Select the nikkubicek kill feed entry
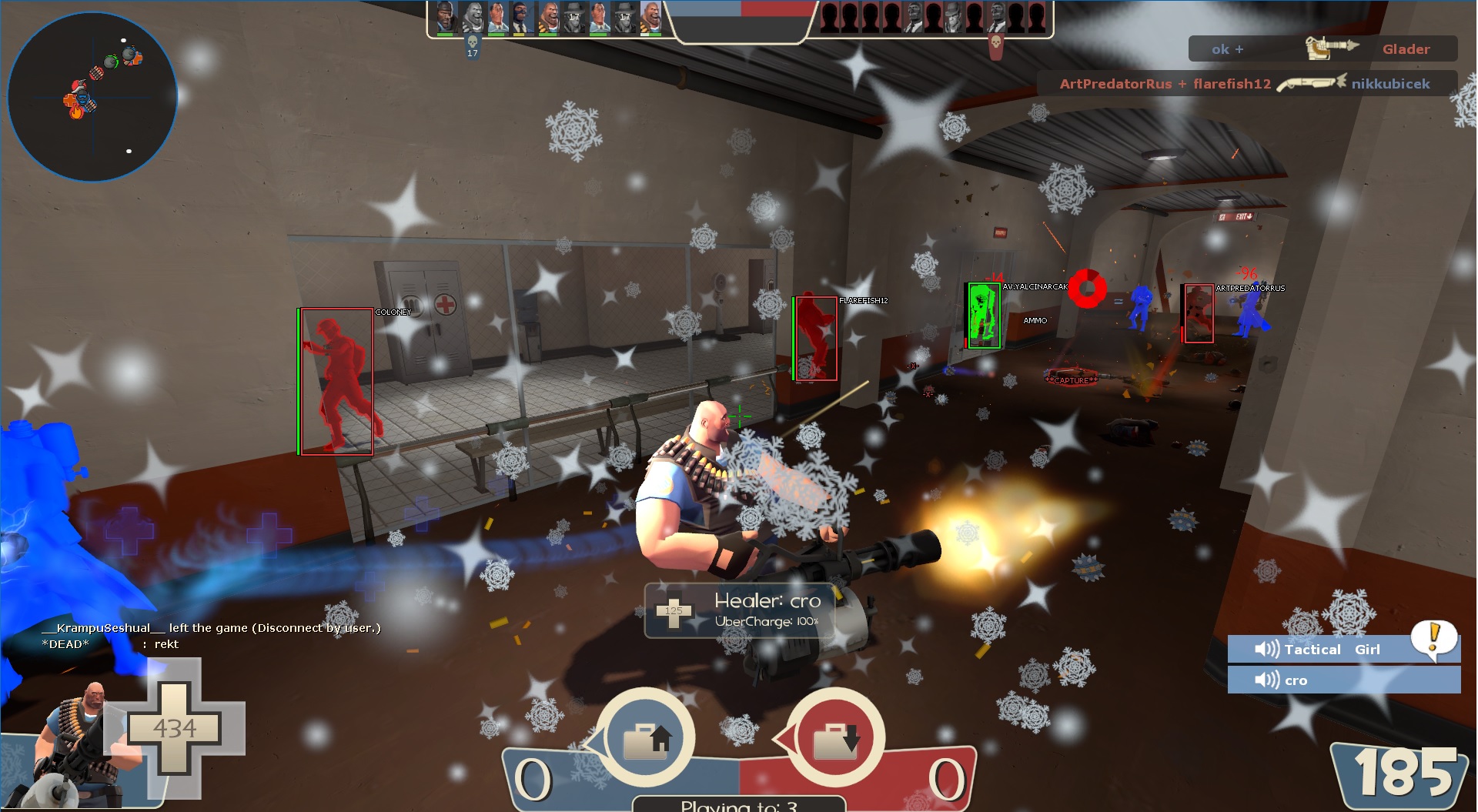1478x812 pixels. pos(1246,84)
